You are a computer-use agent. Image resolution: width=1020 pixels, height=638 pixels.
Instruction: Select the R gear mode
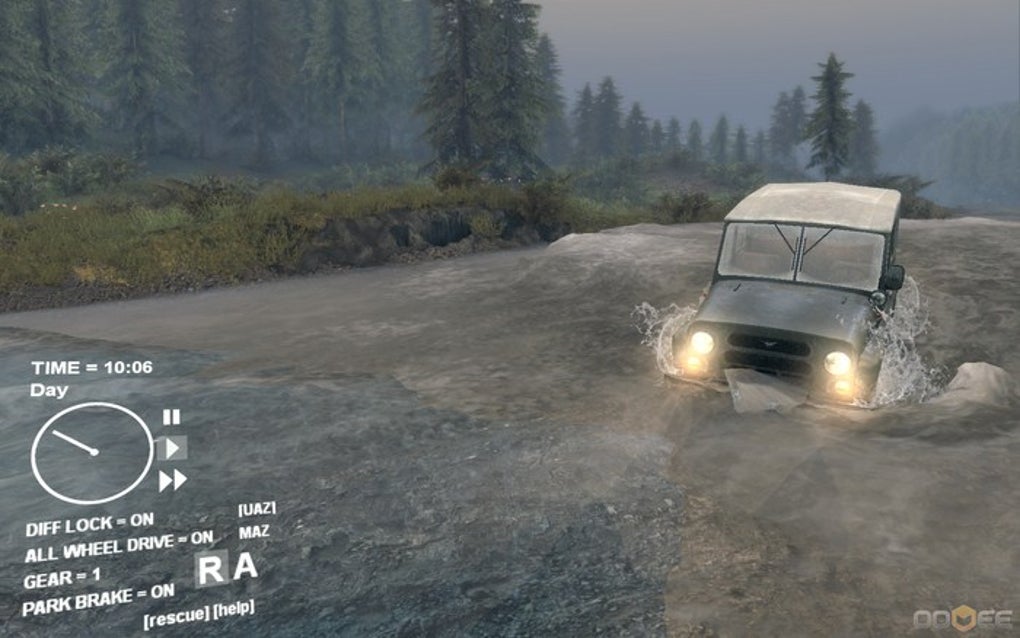coord(211,569)
